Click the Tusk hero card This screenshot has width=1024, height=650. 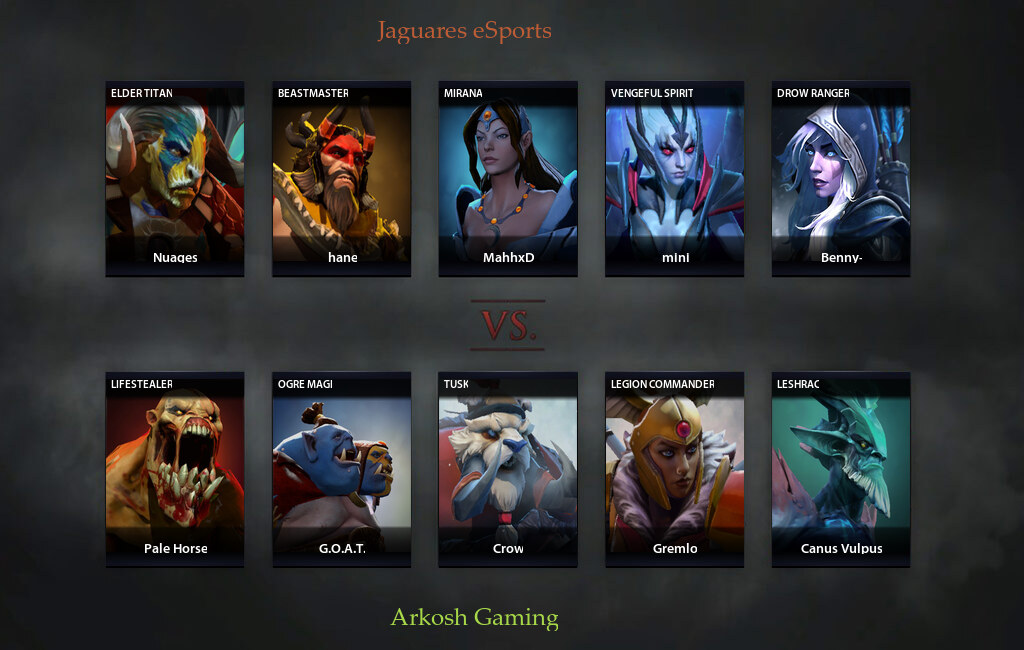click(508, 470)
